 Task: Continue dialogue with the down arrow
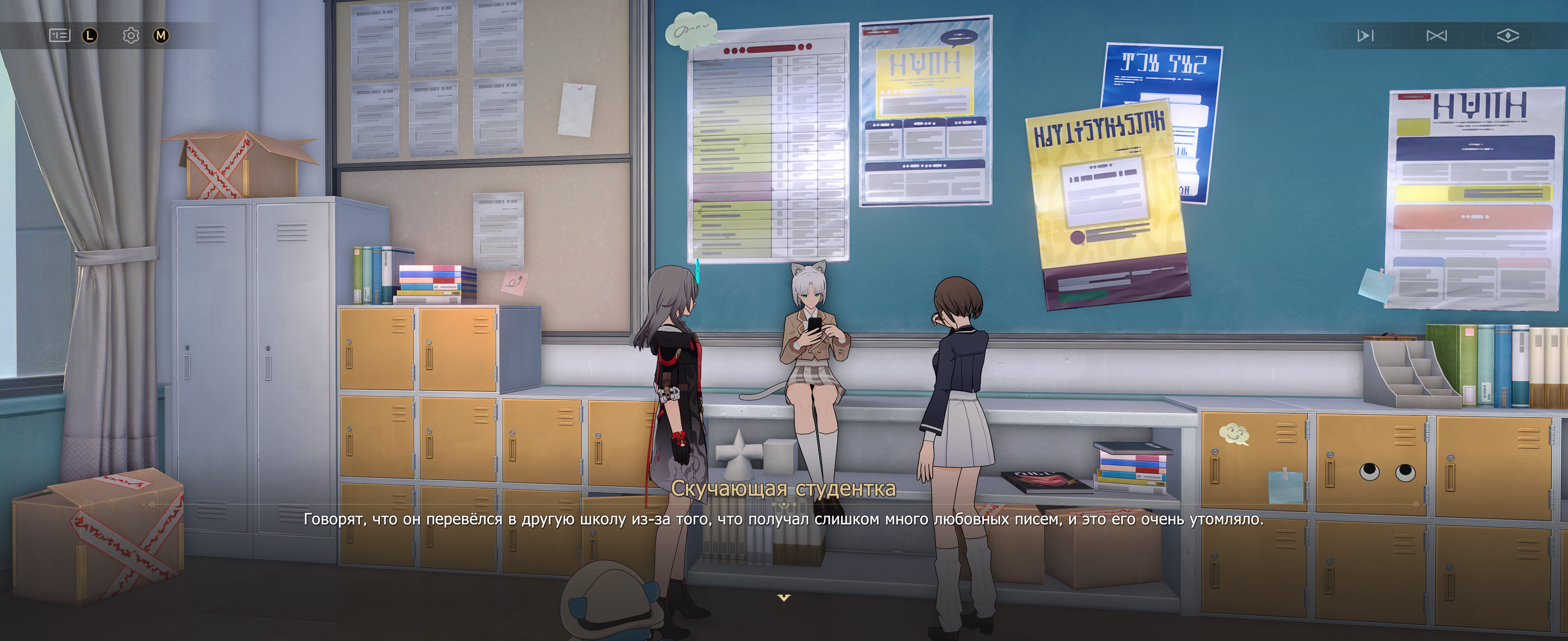pyautogui.click(x=784, y=598)
